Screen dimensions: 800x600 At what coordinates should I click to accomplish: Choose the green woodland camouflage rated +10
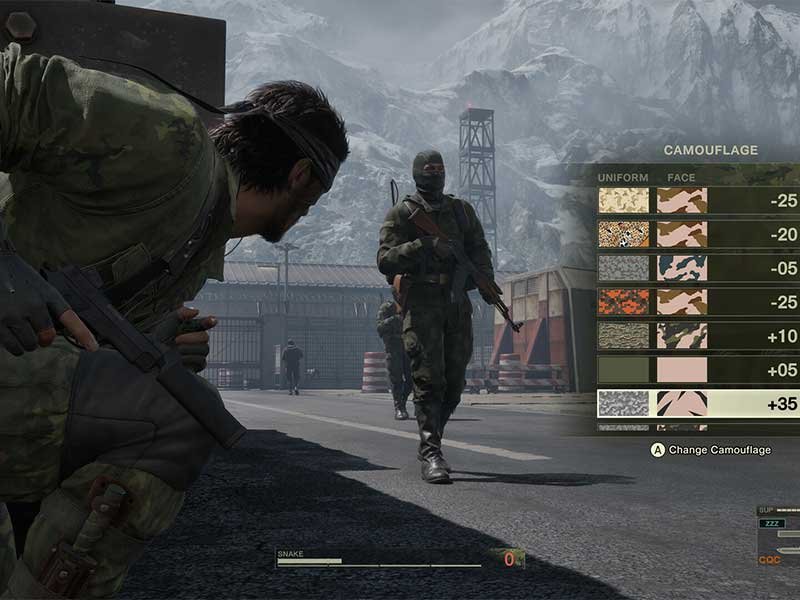(x=698, y=336)
